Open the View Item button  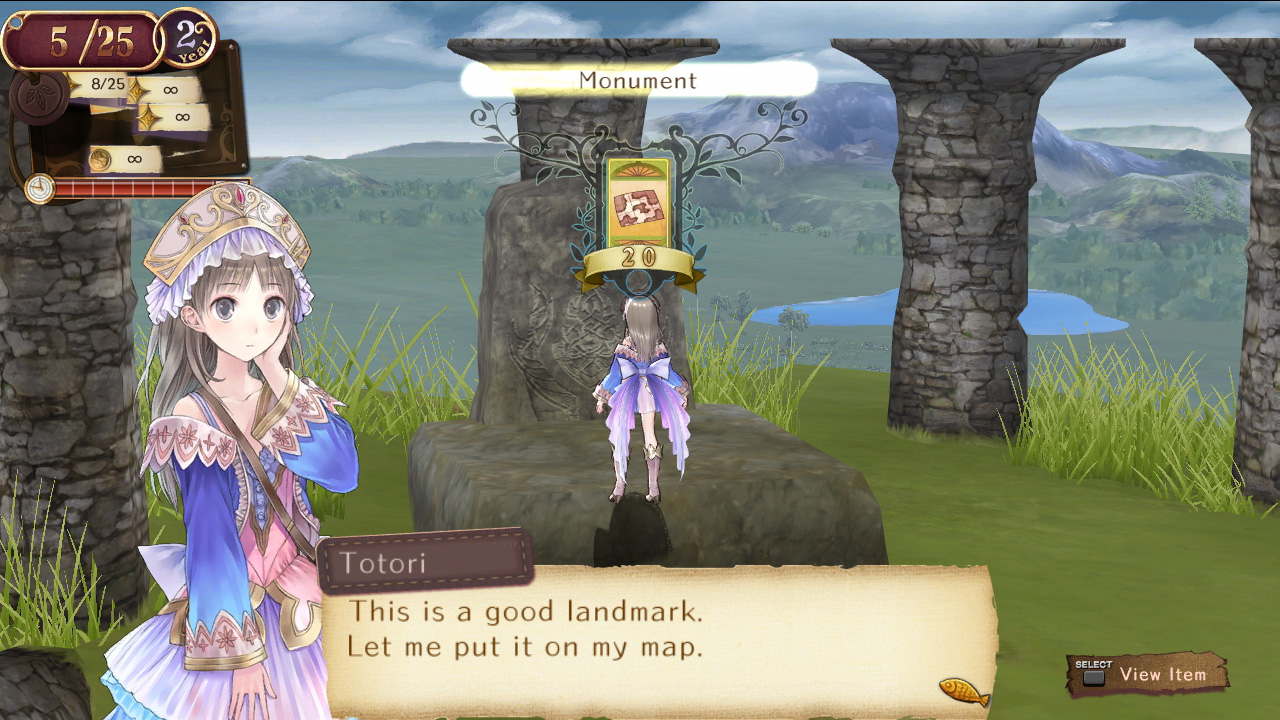coord(1148,675)
